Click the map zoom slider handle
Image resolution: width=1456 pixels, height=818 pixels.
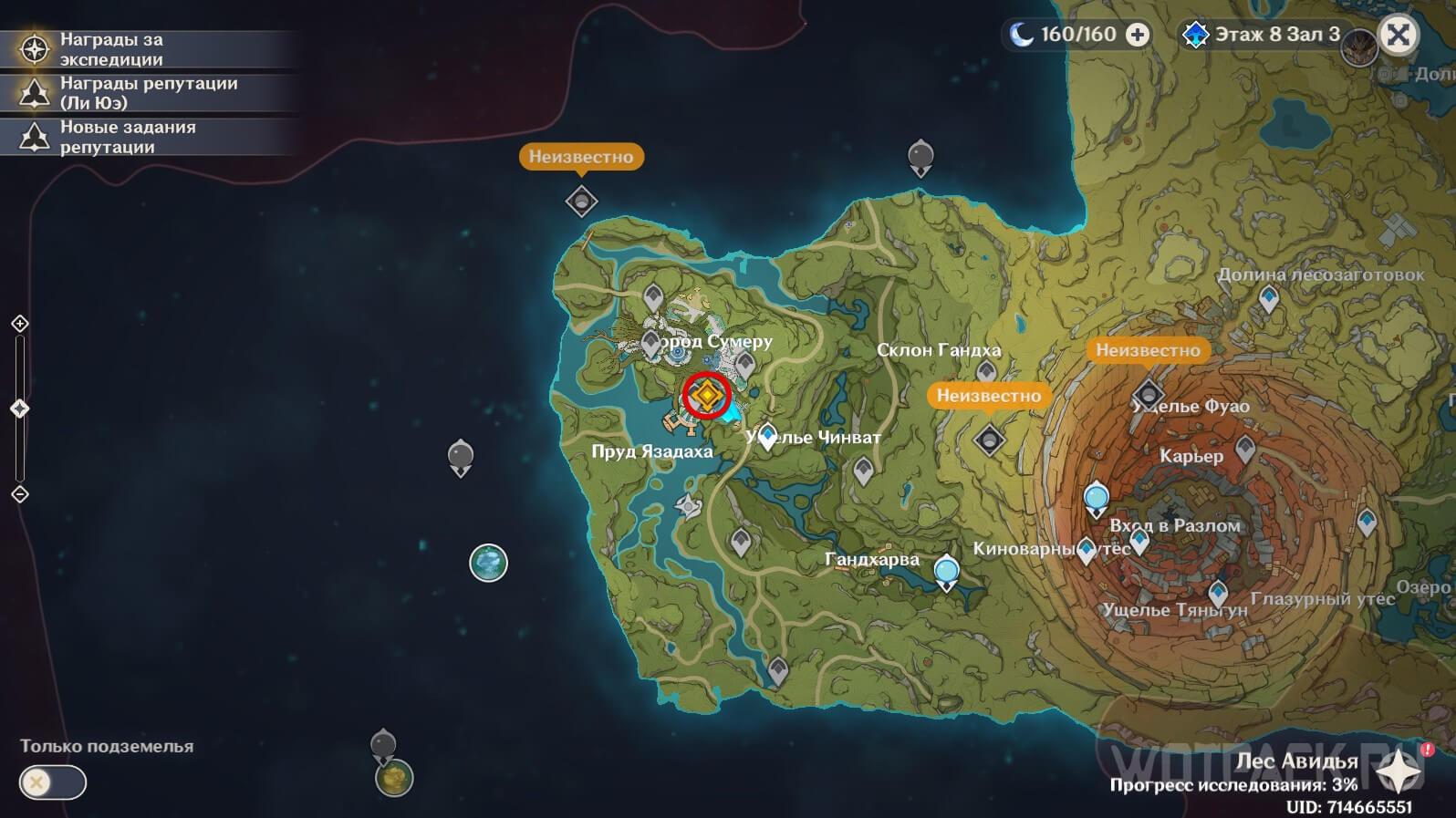[20, 409]
